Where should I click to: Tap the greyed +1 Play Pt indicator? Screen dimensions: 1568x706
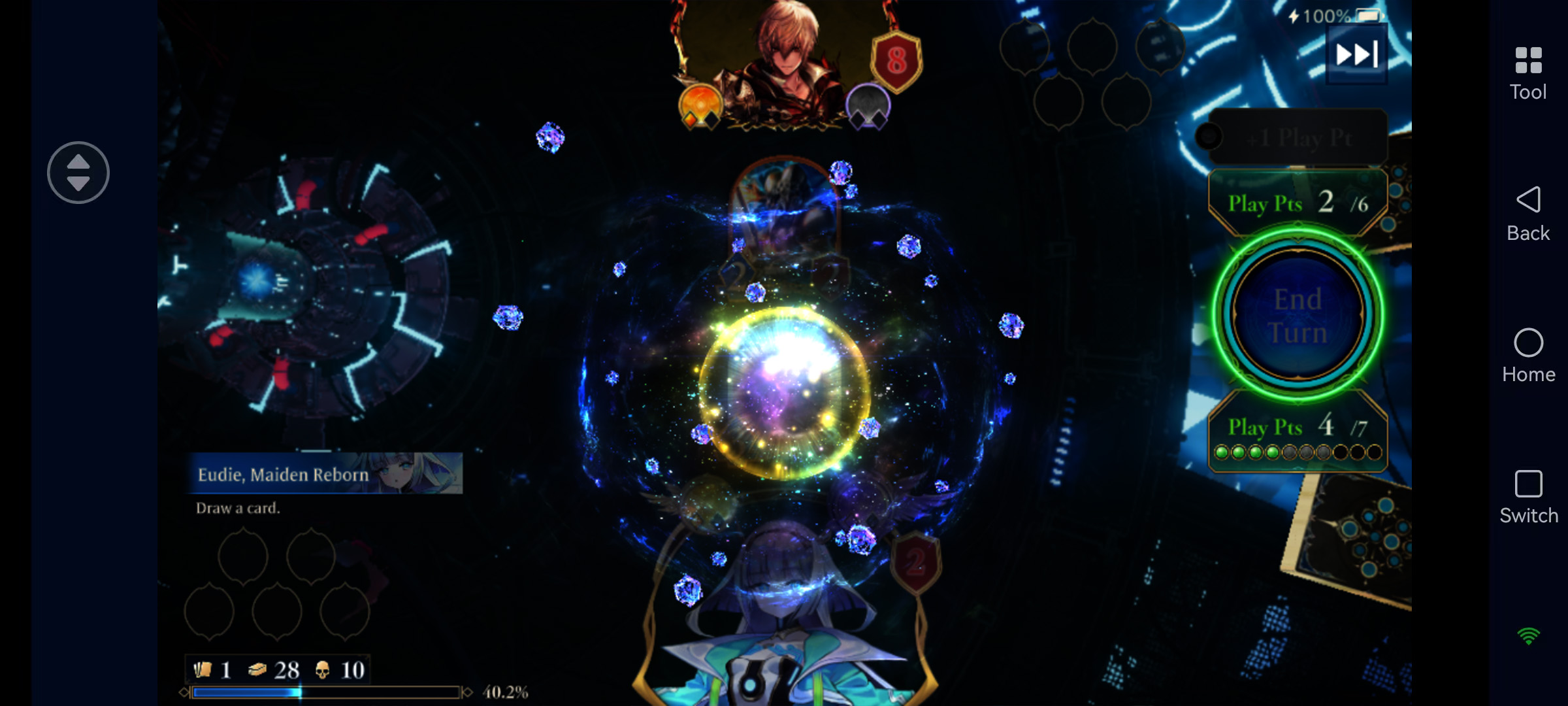[x=1297, y=136]
